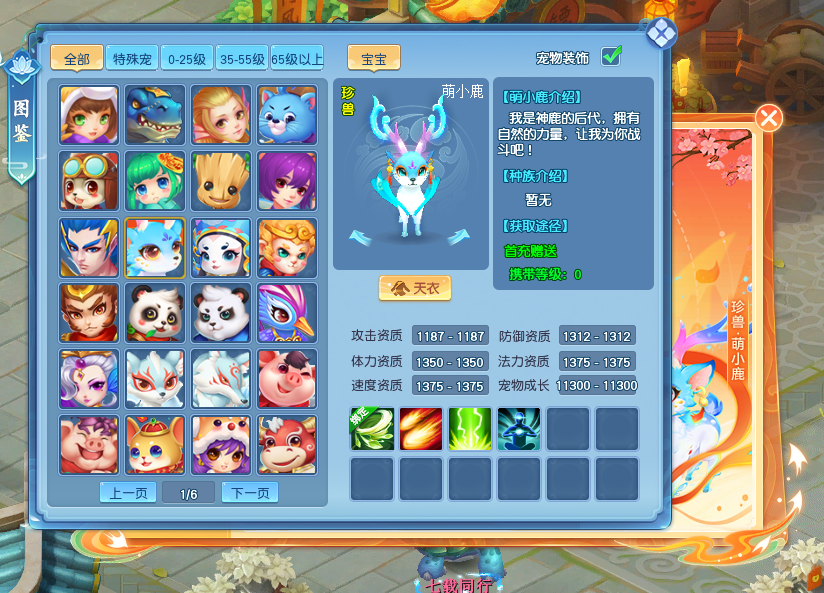Click the 宝宝 button
824x593 pixels.
374,58
